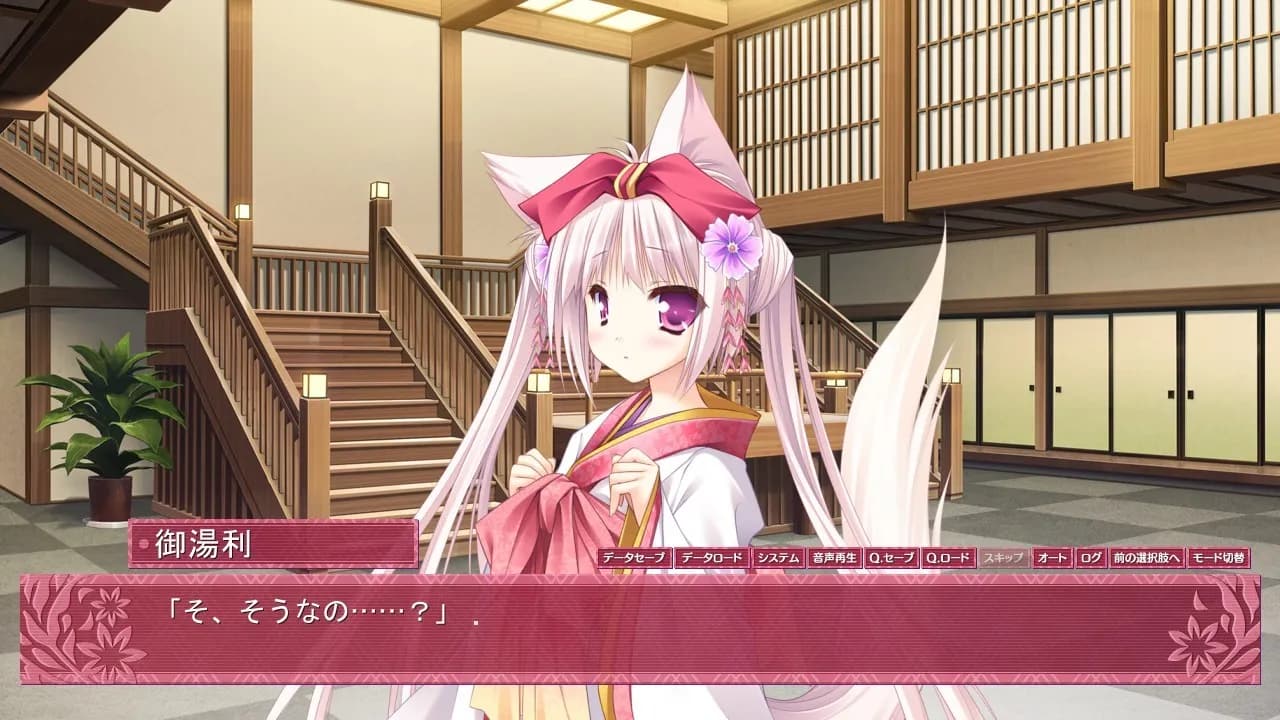Load the Q.ロード quick save slot
Screen dimensions: 1280x720
pyautogui.click(x=951, y=561)
